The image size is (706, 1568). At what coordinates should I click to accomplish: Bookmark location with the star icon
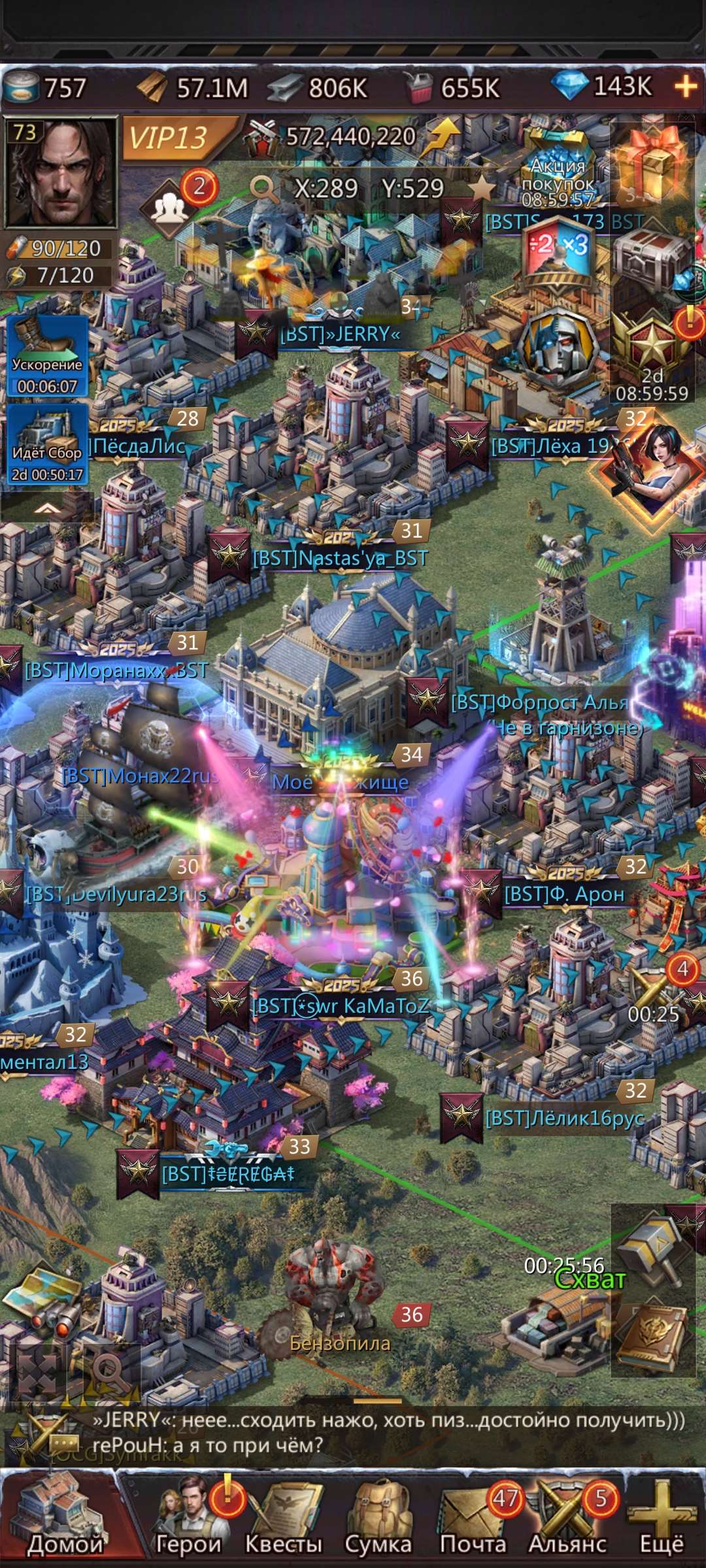[x=482, y=189]
